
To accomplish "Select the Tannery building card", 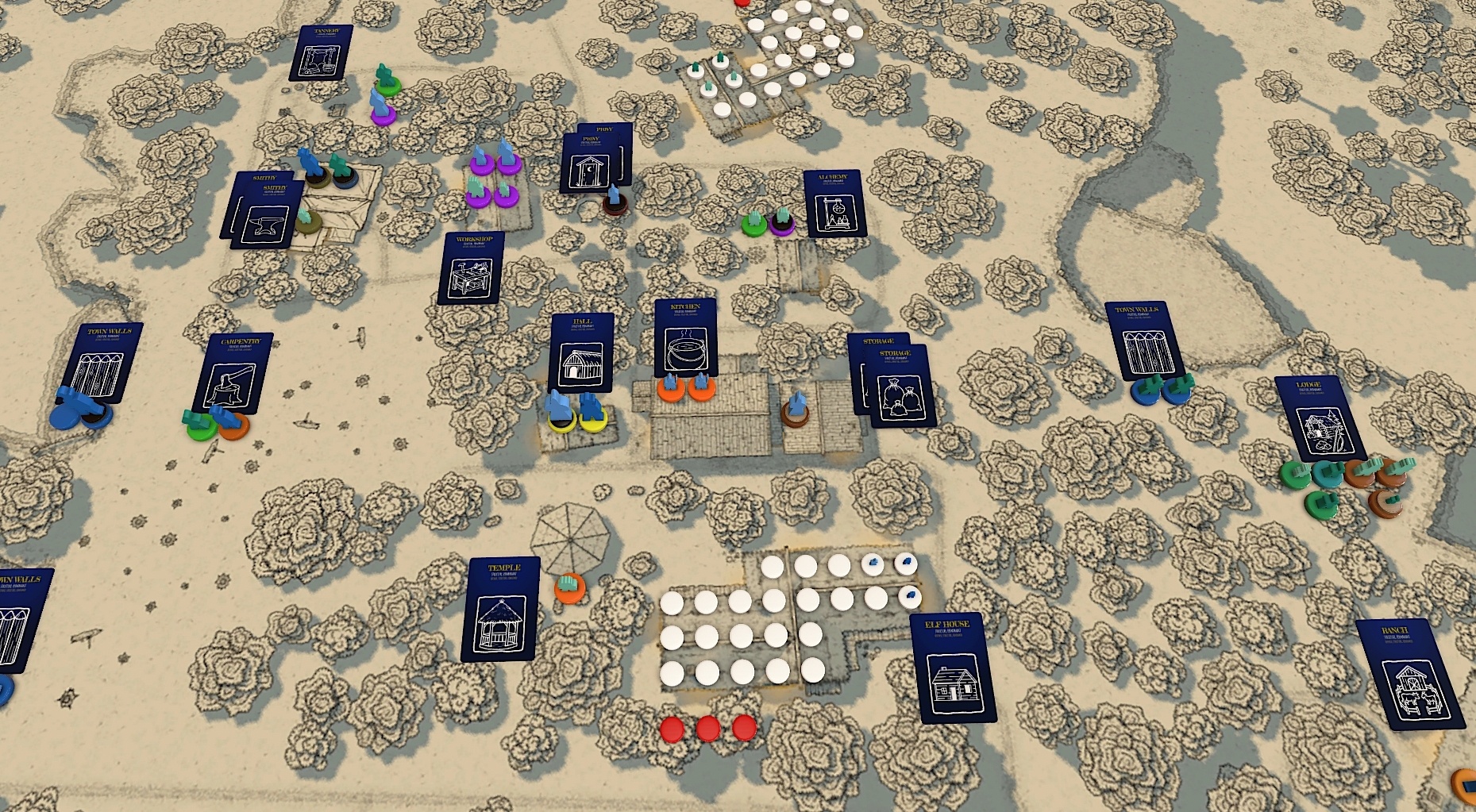I will (x=322, y=52).
